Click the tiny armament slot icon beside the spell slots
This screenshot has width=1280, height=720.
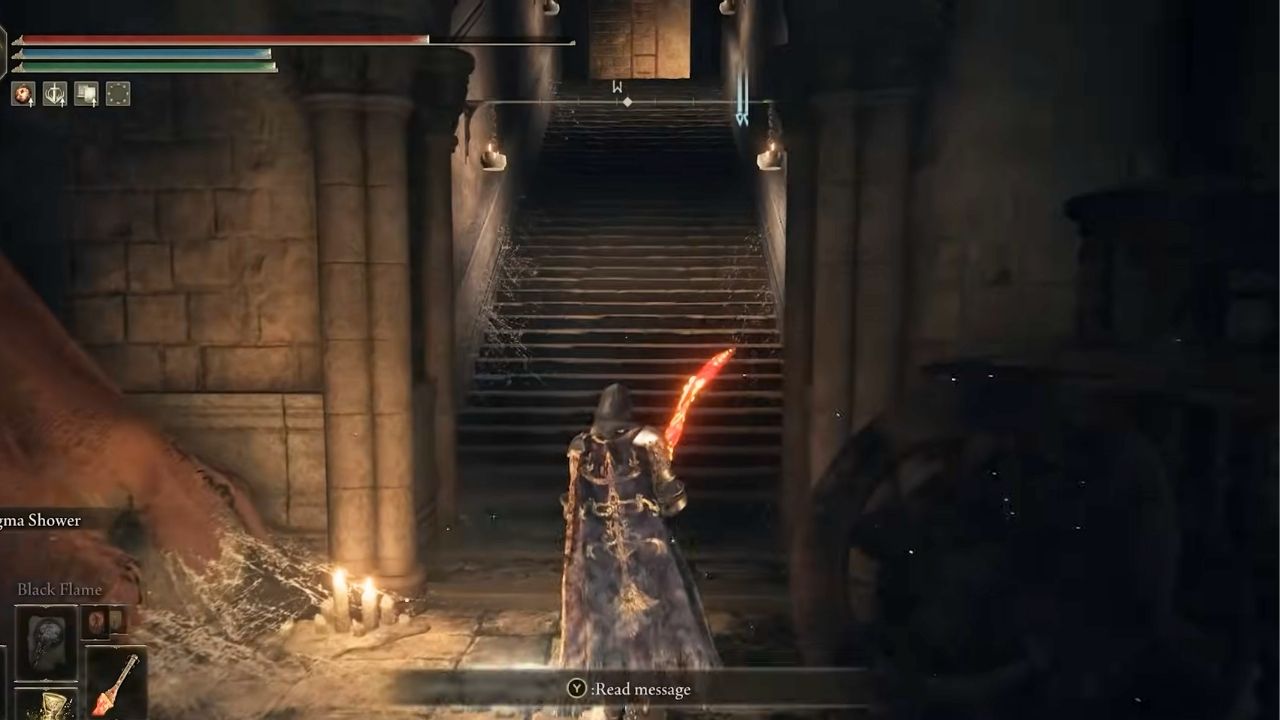[117, 621]
